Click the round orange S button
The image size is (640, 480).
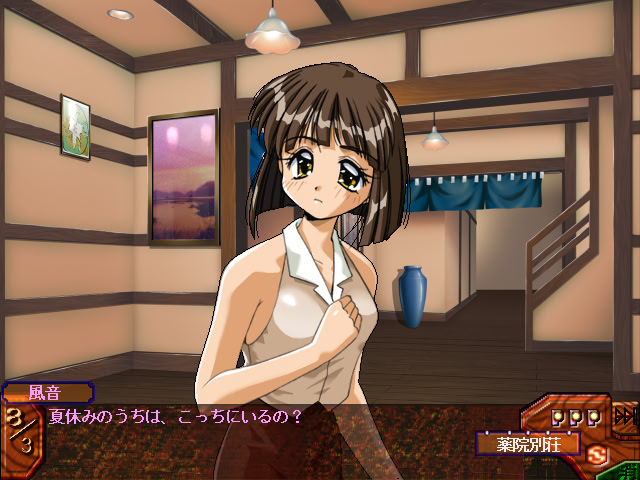click(598, 457)
